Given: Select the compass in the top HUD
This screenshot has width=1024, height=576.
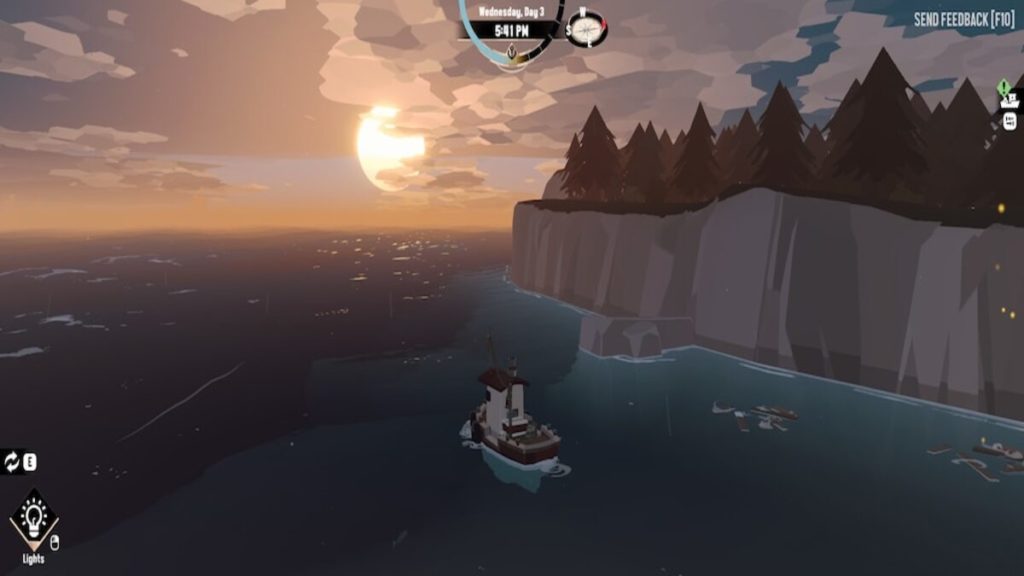Looking at the screenshot, I should click(590, 28).
